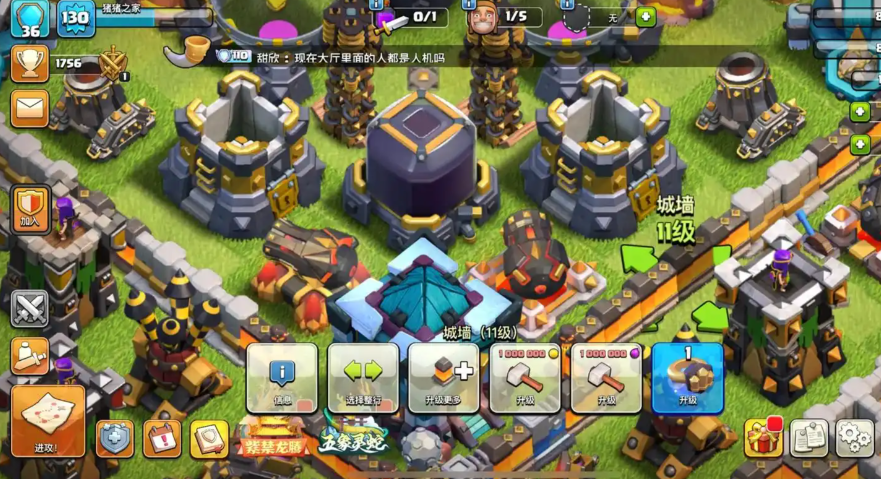Upgrade the wall using 1,000,000 elixir
Screen dimensions: 881x479
pyautogui.click(x=606, y=378)
